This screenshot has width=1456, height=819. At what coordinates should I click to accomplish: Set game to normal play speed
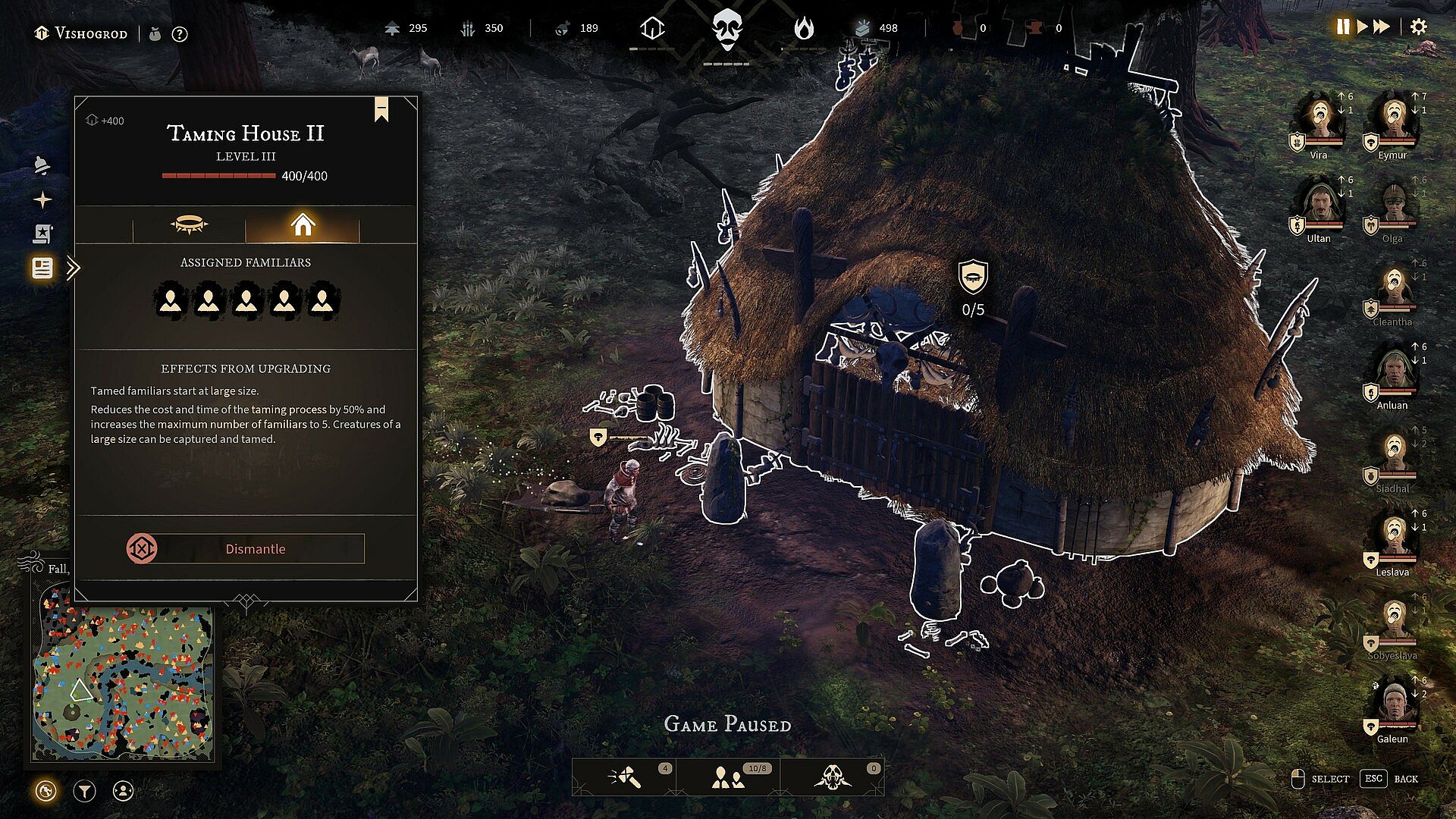1362,27
